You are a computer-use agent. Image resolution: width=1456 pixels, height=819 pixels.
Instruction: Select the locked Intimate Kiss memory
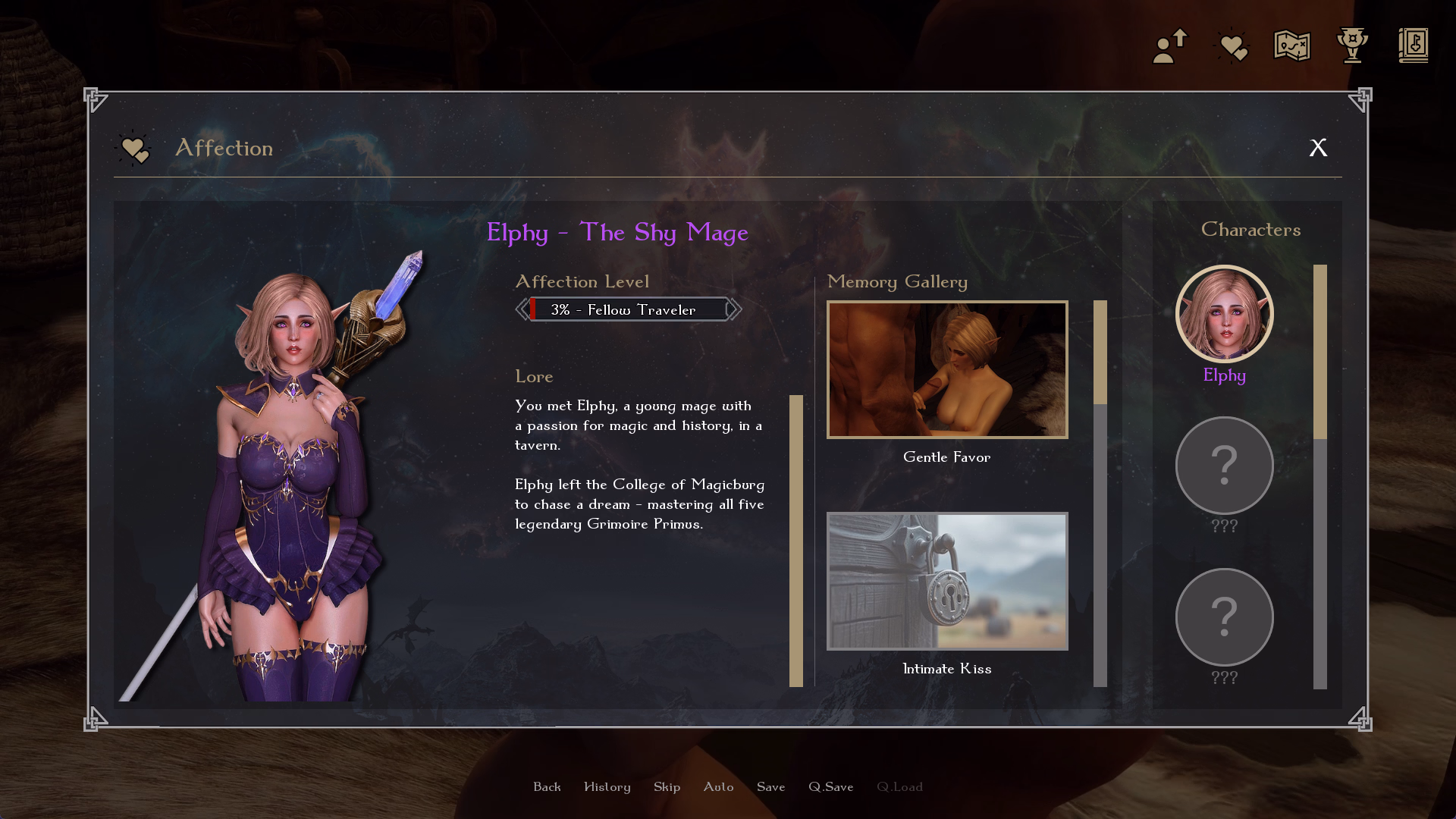point(947,581)
